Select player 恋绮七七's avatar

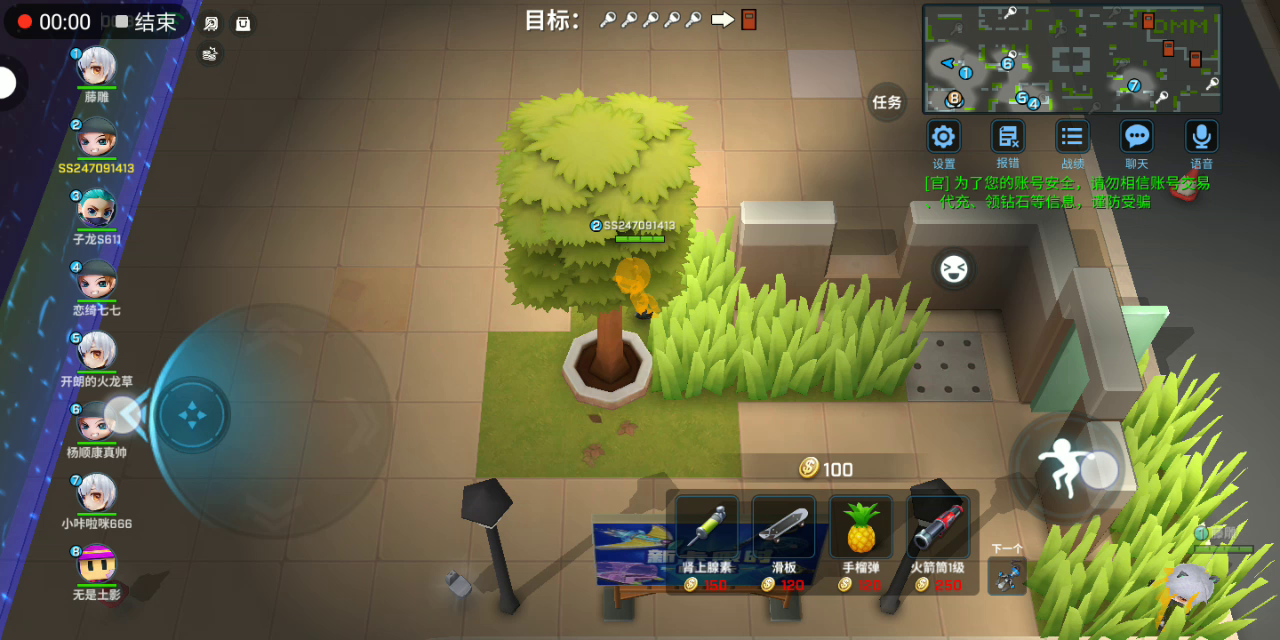point(97,280)
